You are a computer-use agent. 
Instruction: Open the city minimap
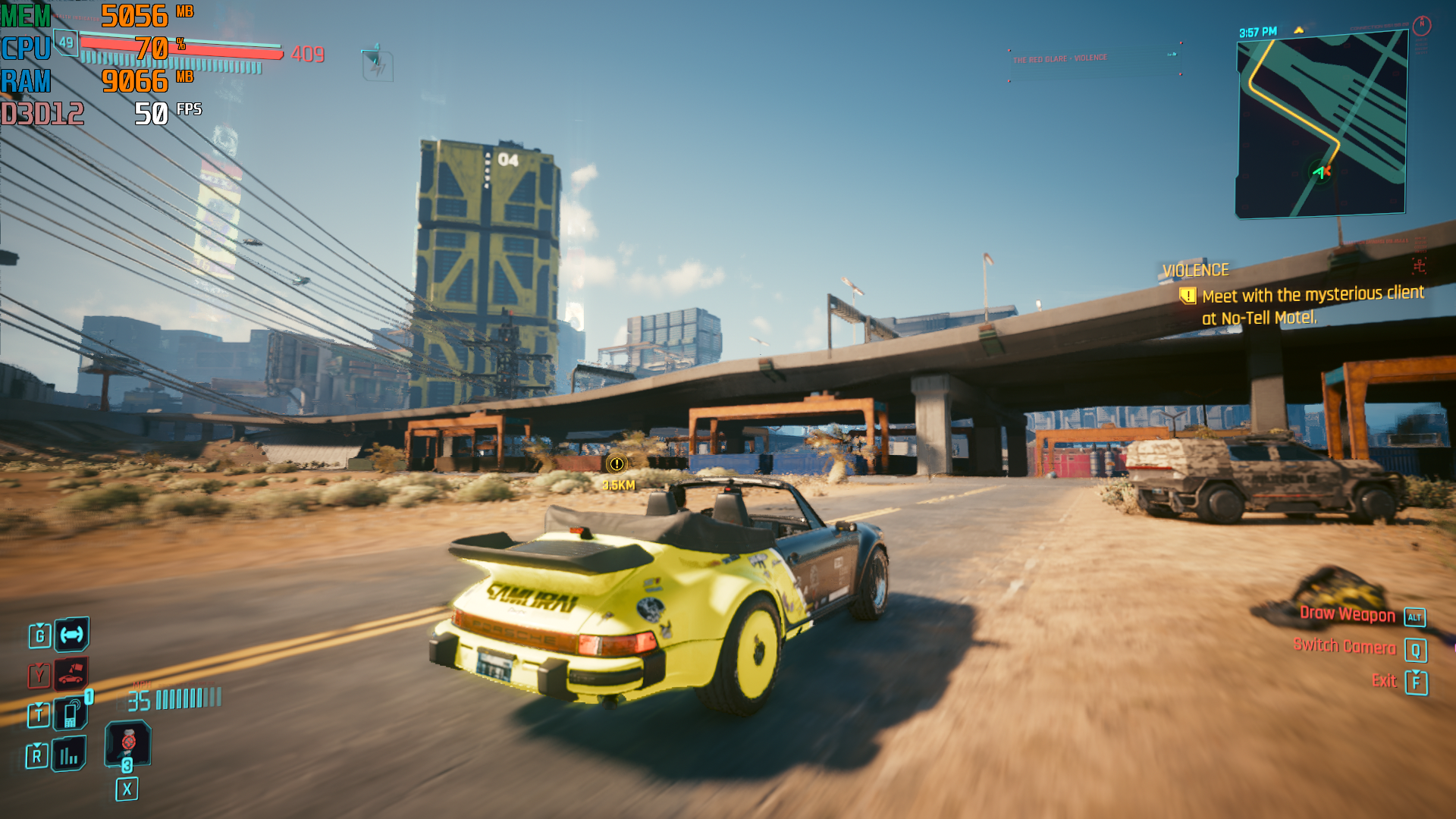1322,126
